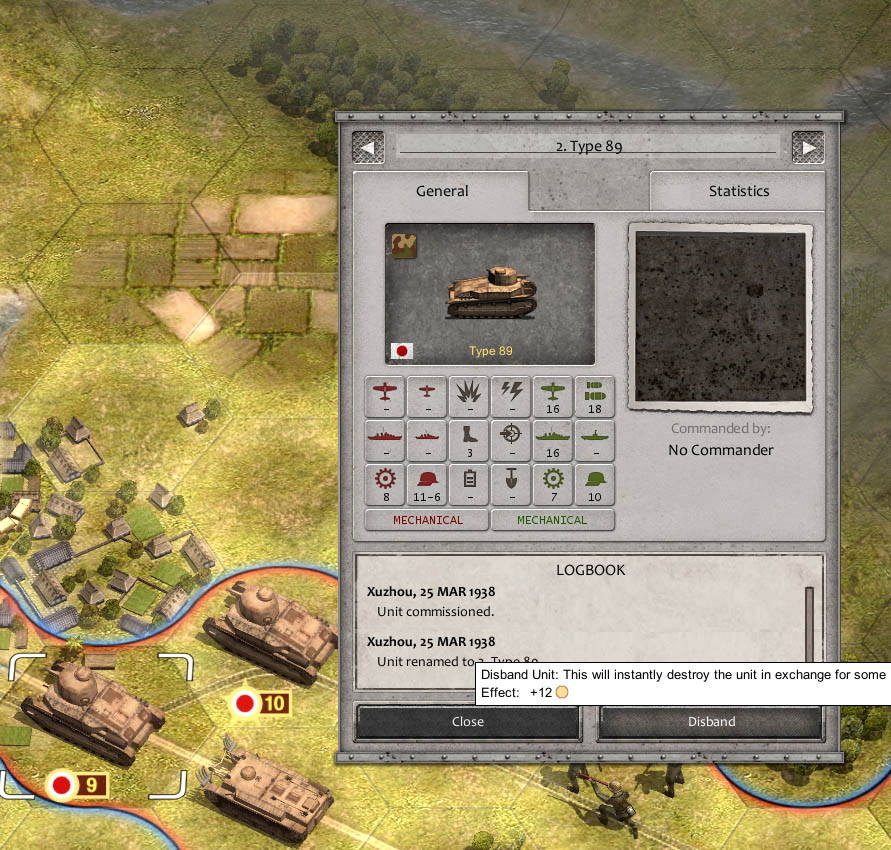Select the General tab
Image resolution: width=891 pixels, height=850 pixels.
441,191
